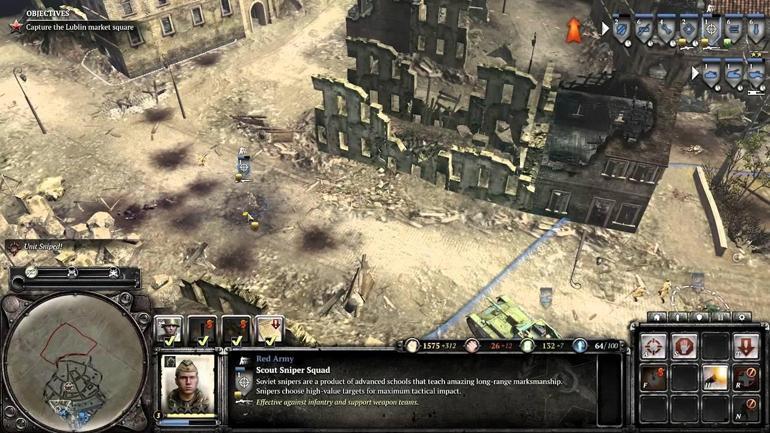This screenshot has height=433, width=770.
Task: Choose the wrench engineer unit banner
Action: pyautogui.click(x=664, y=28)
